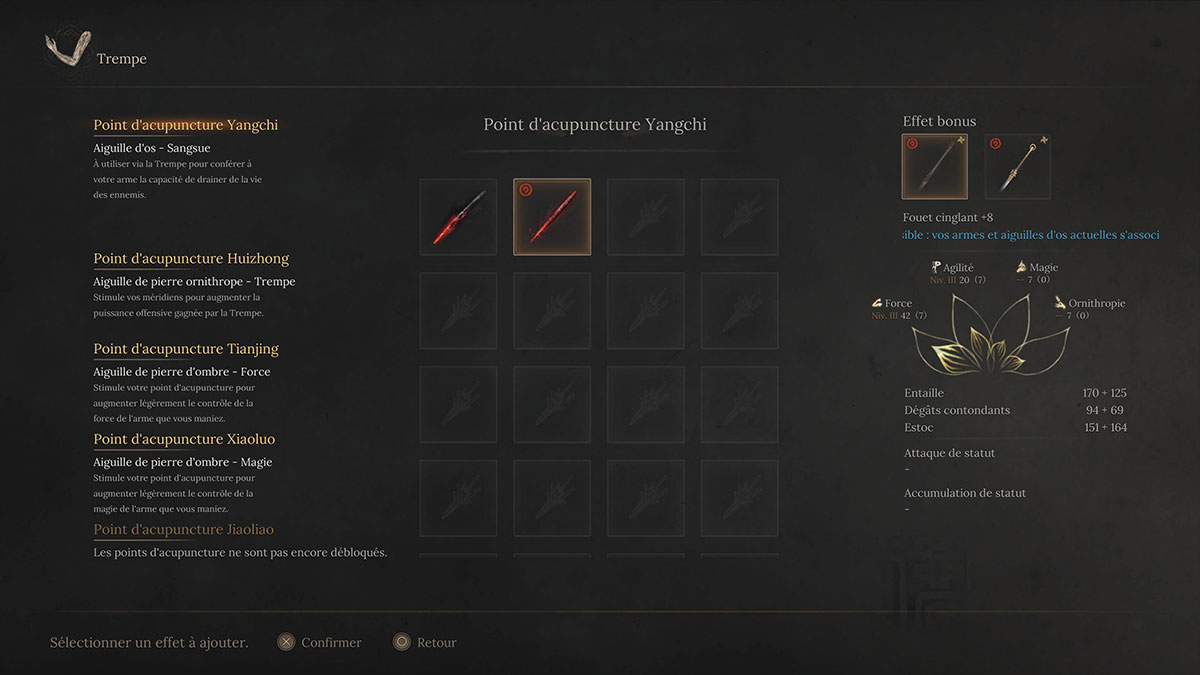
Task: Click the Confirmer button
Action: (x=319, y=642)
